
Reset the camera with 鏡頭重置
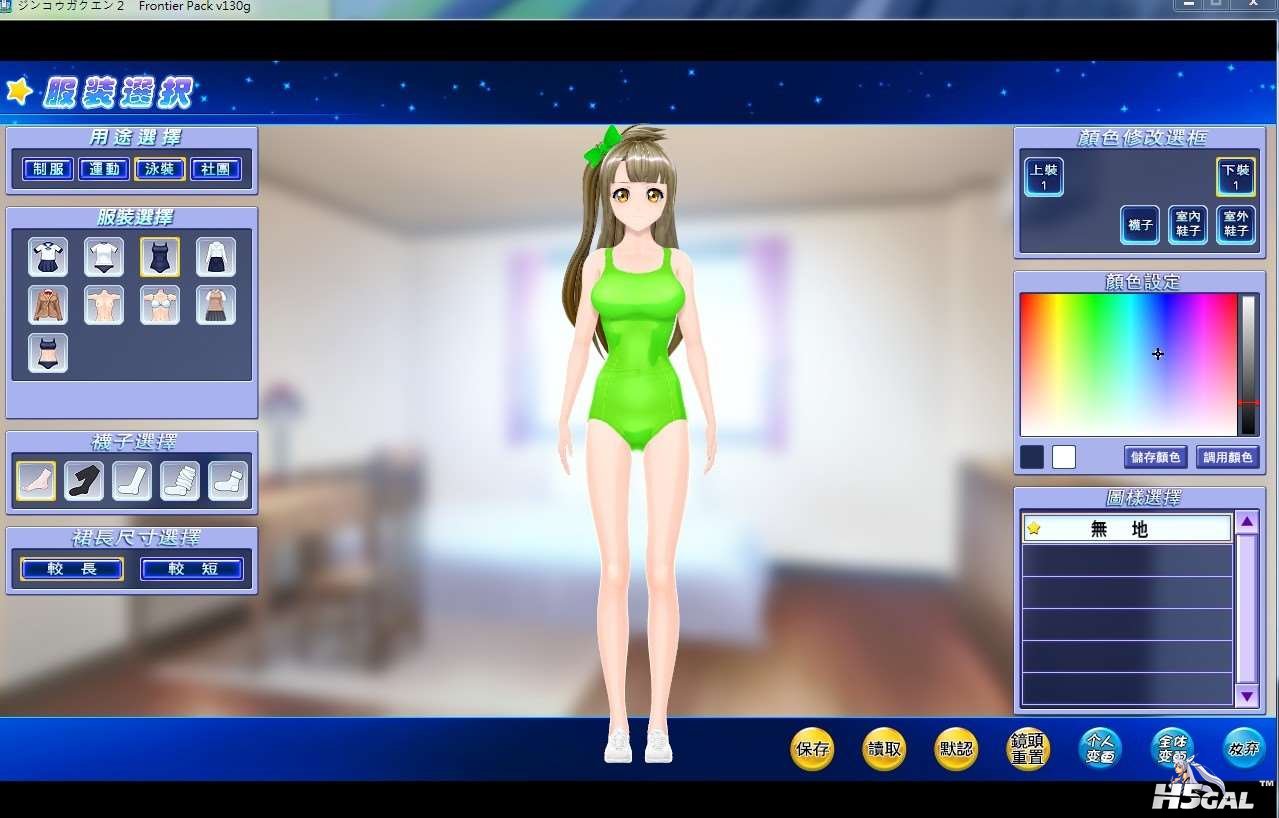1027,748
